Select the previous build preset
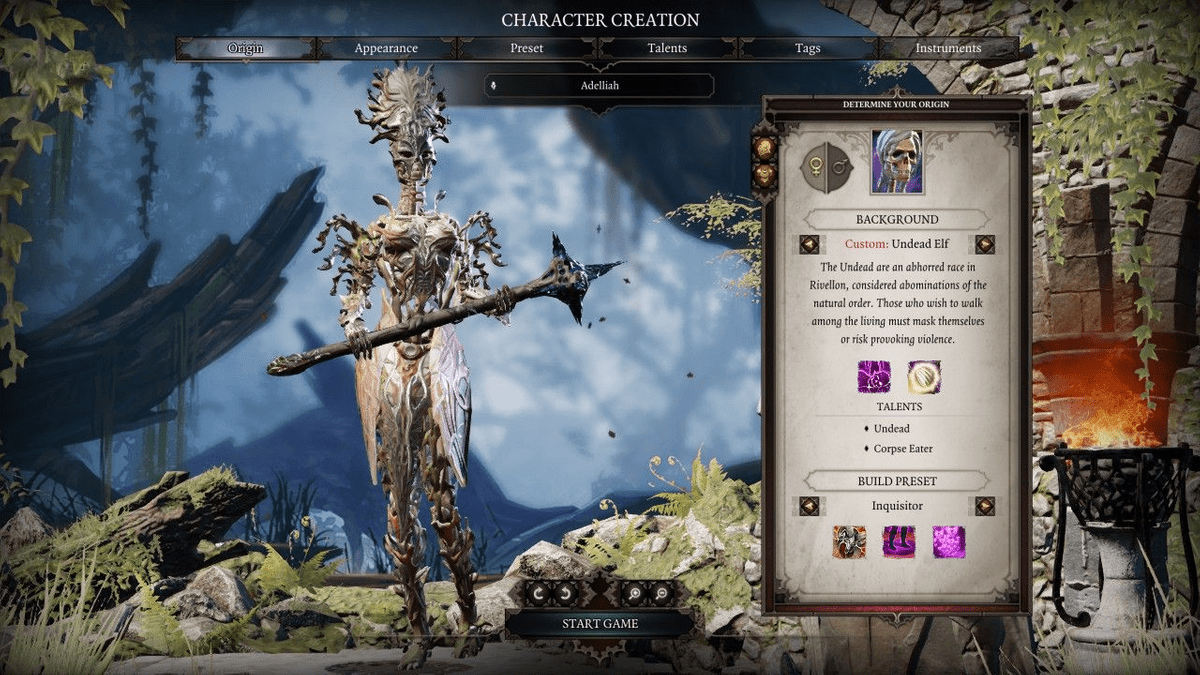Viewport: 1200px width, 675px height. click(810, 506)
